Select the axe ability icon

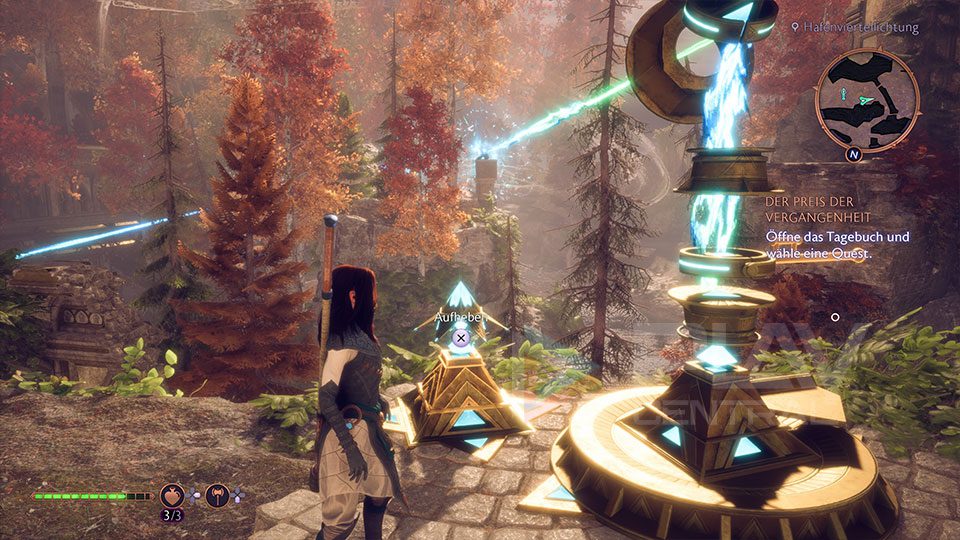tap(218, 494)
